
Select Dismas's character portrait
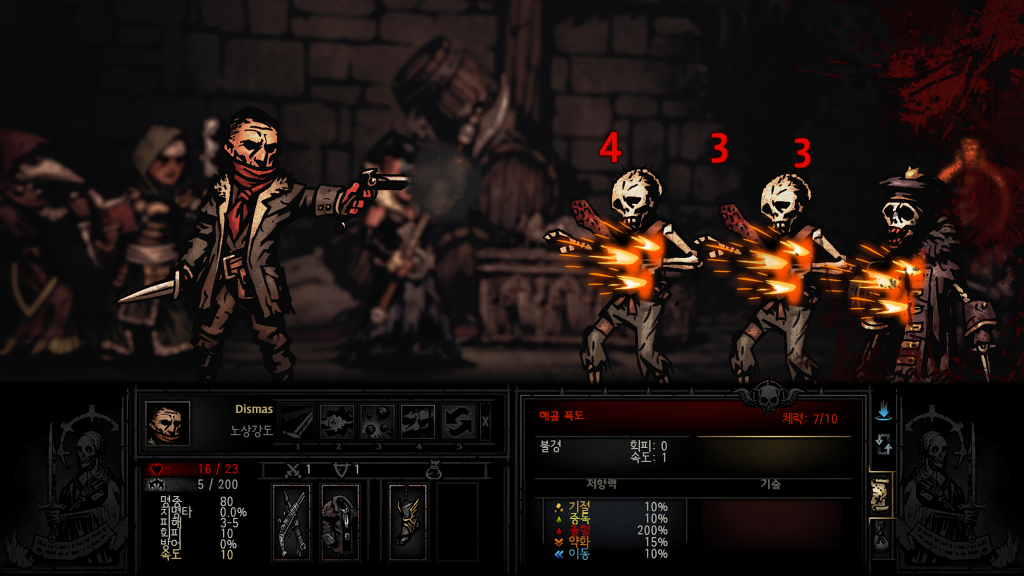pyautogui.click(x=167, y=423)
